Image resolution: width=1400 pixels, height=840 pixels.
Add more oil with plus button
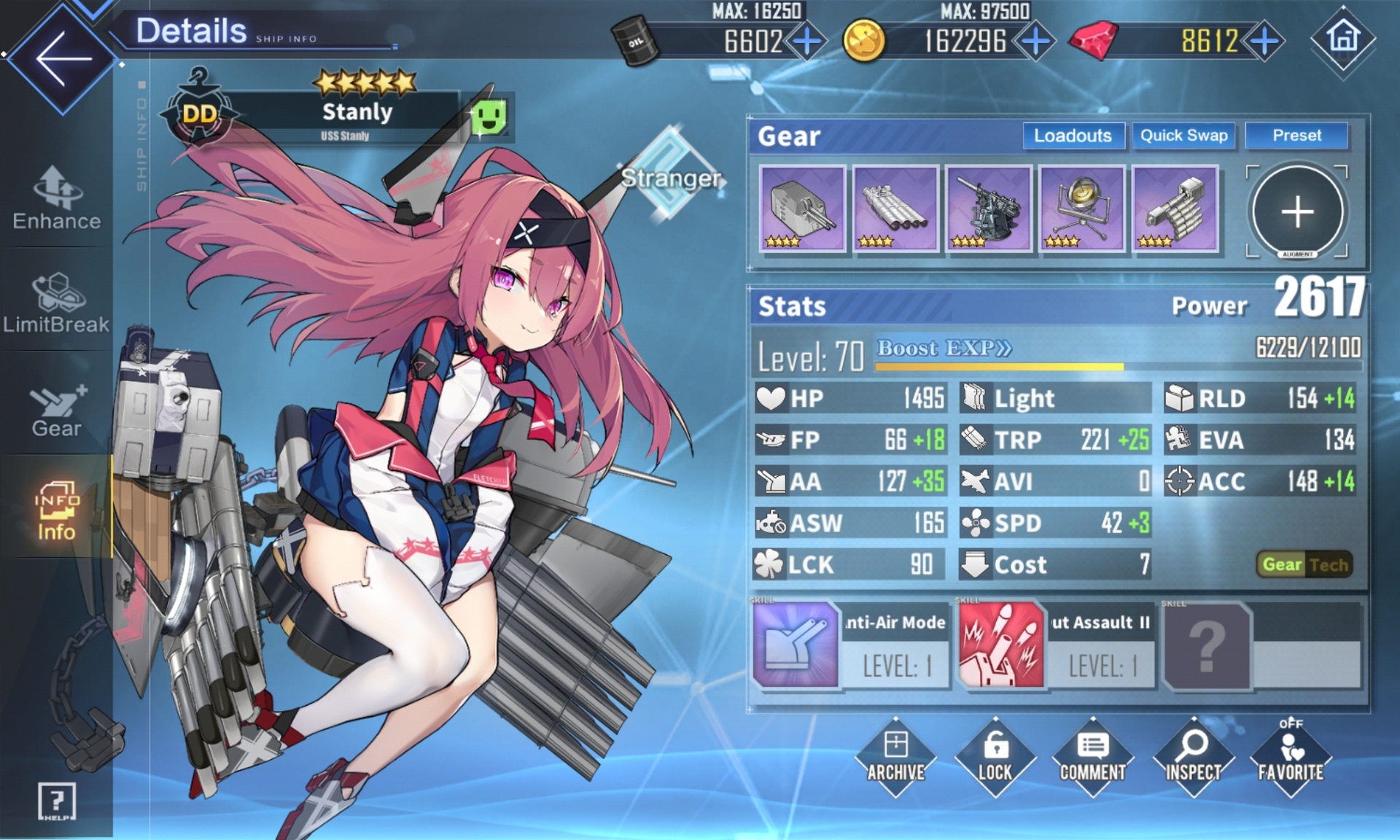coord(807,41)
